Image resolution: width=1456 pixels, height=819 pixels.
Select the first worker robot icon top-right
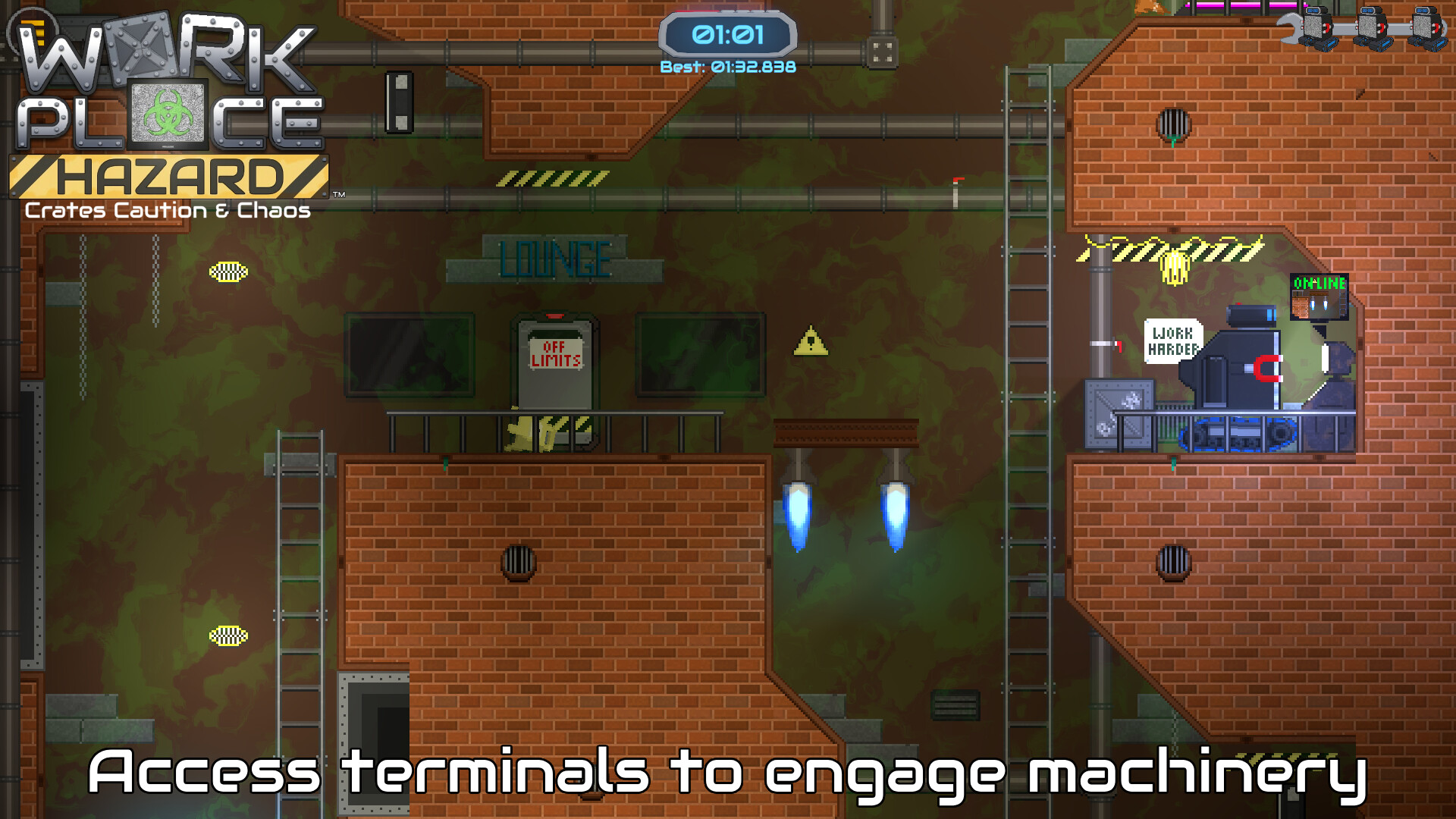[1315, 27]
